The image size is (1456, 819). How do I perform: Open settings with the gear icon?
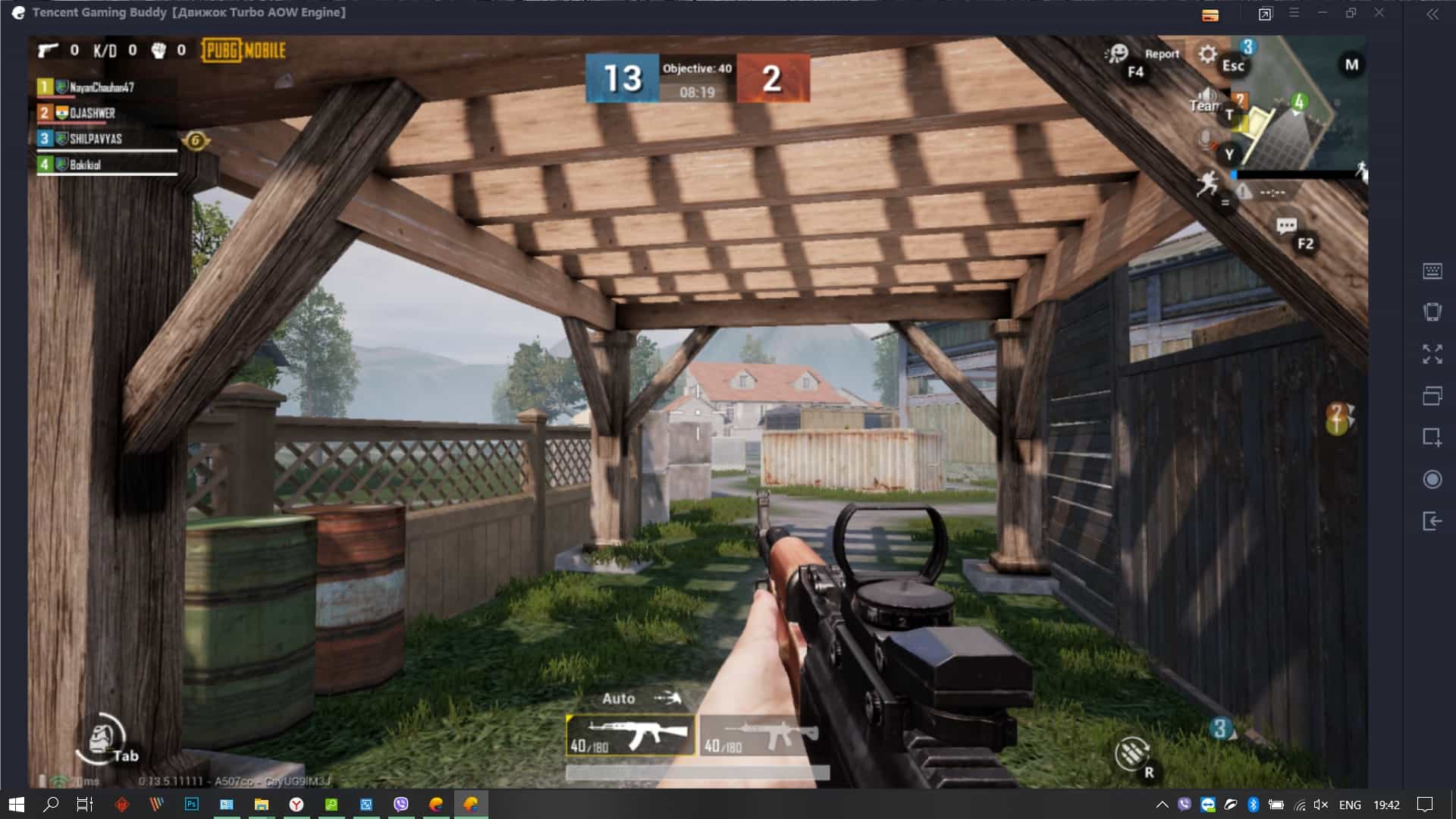point(1207,55)
